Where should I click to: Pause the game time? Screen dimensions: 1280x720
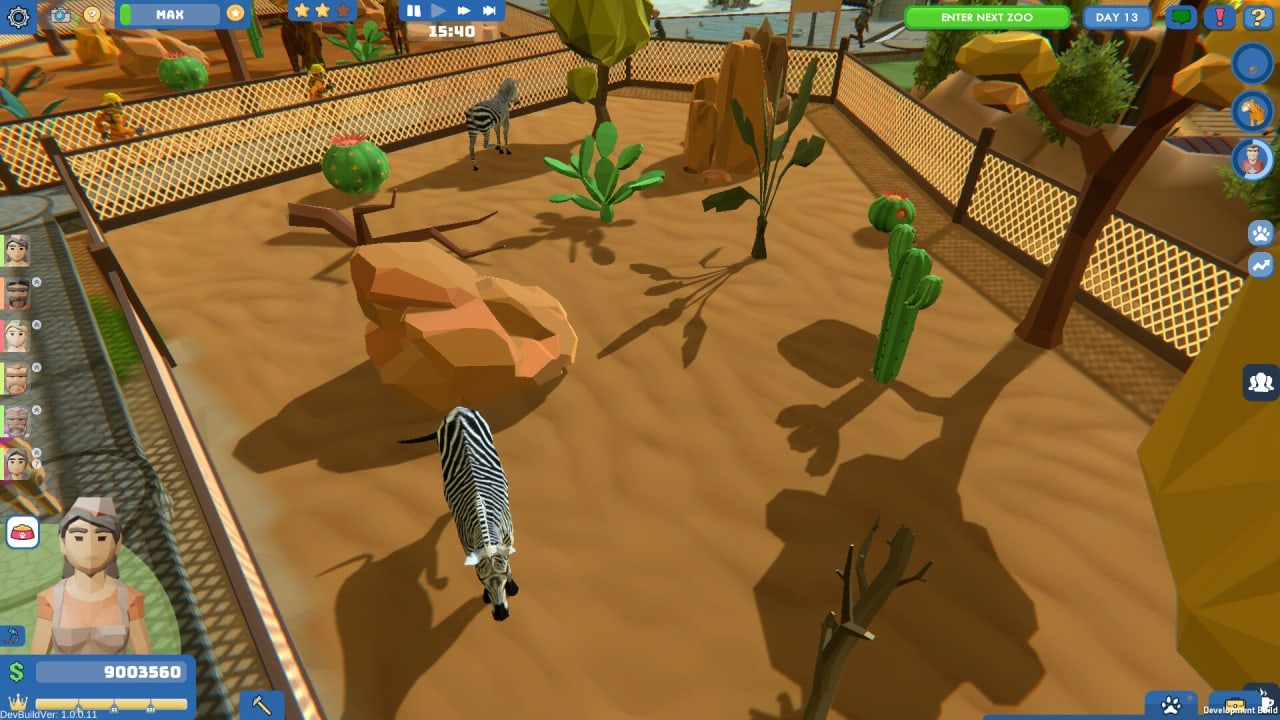[414, 11]
